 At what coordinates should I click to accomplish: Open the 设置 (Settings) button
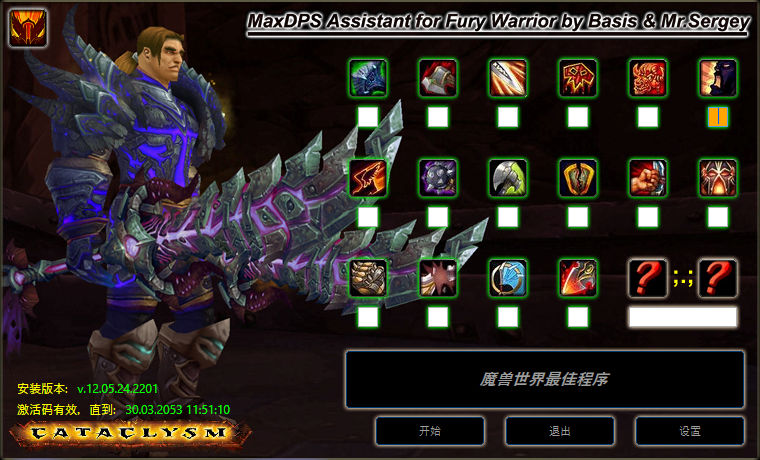tap(690, 431)
